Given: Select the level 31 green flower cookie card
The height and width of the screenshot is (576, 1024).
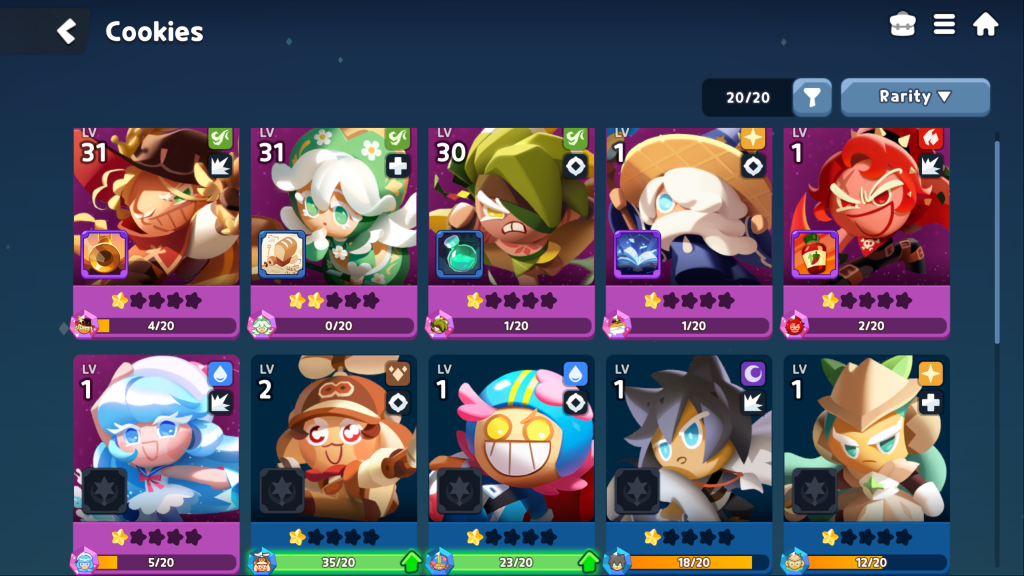Looking at the screenshot, I should pyautogui.click(x=334, y=230).
